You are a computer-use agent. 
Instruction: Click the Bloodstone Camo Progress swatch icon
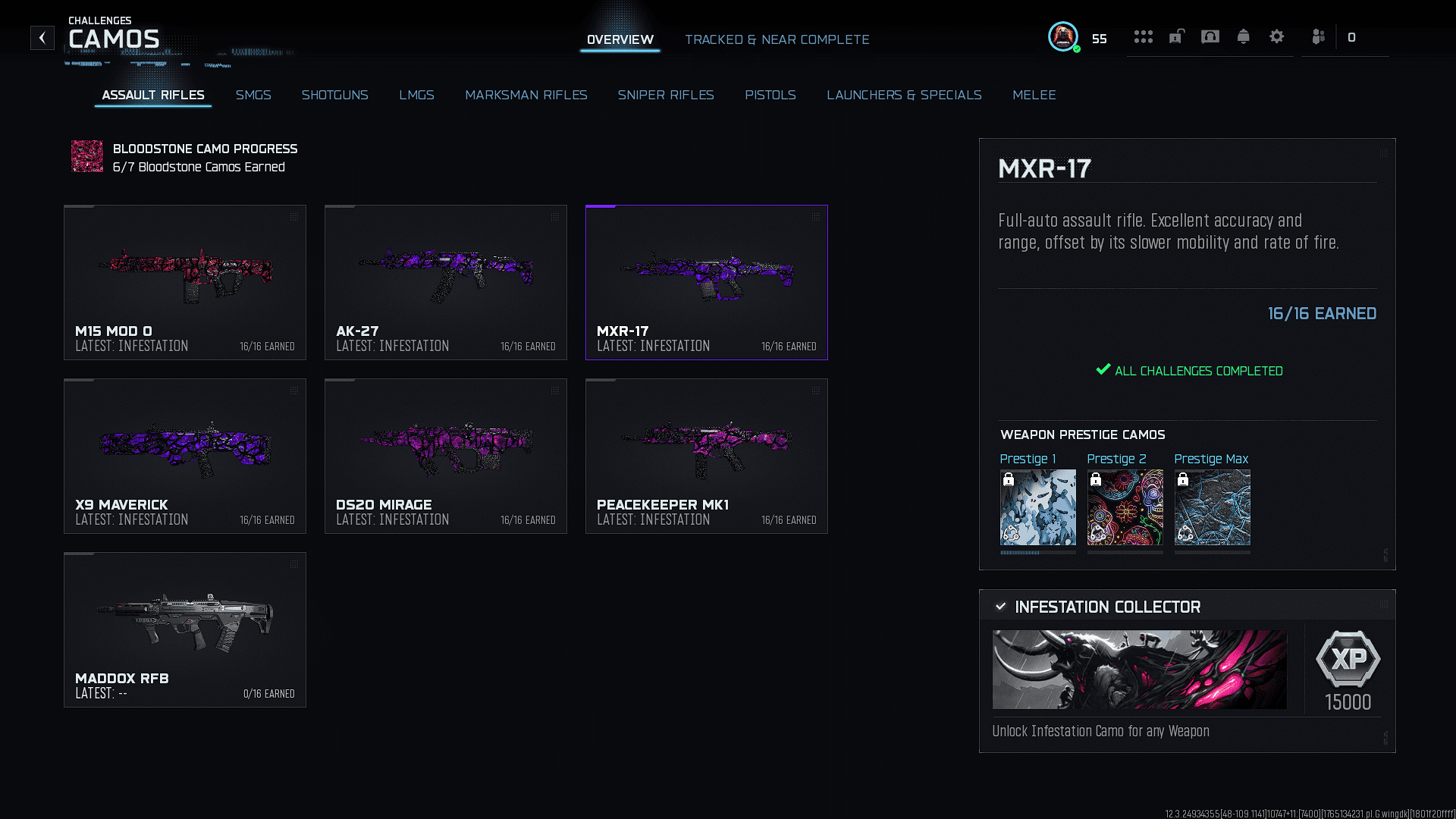pyautogui.click(x=86, y=157)
